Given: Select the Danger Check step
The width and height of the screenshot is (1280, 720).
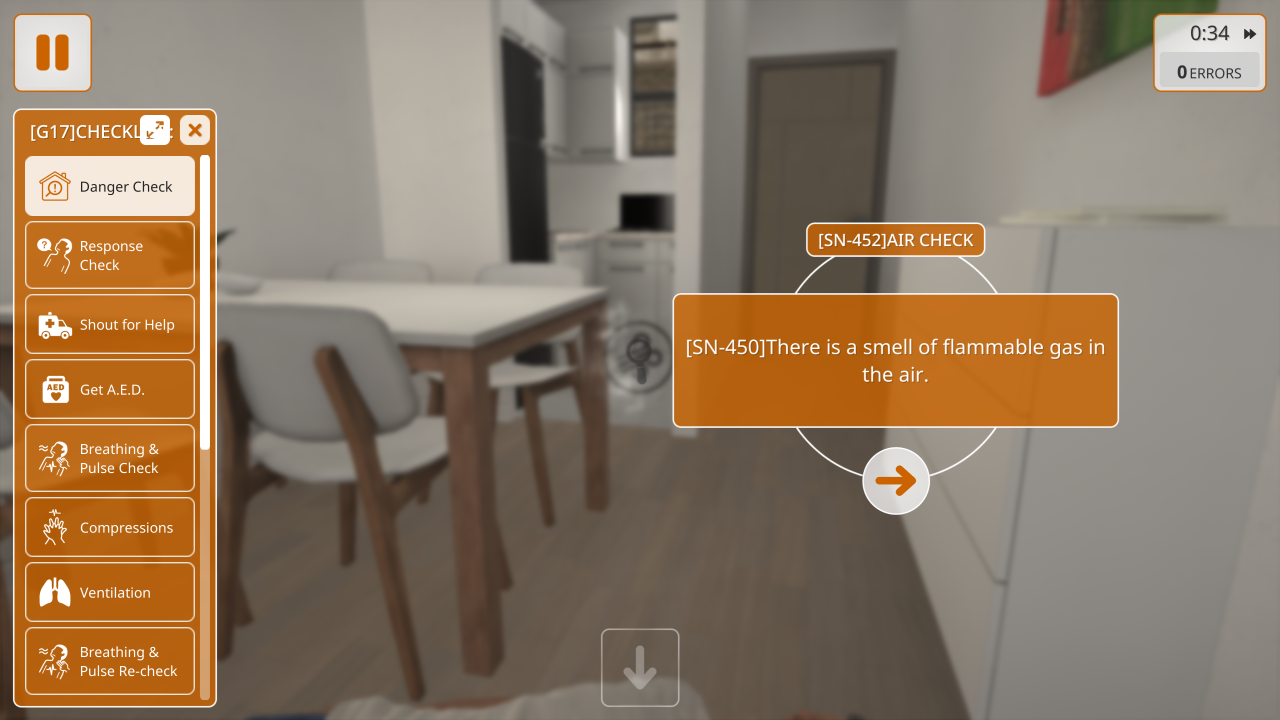Looking at the screenshot, I should click(x=110, y=186).
